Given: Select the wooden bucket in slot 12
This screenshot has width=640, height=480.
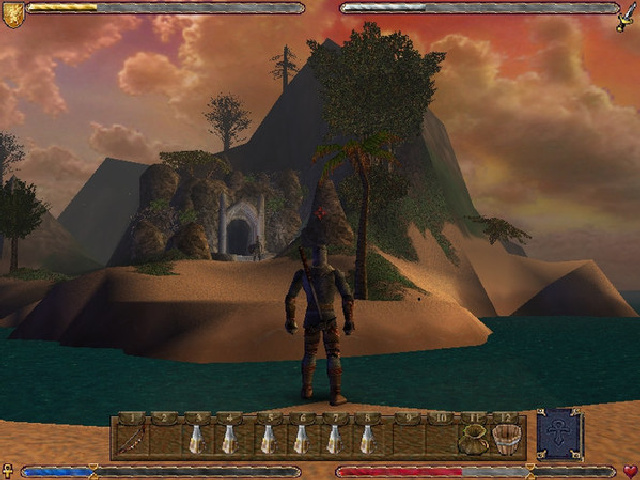Looking at the screenshot, I should [x=508, y=438].
